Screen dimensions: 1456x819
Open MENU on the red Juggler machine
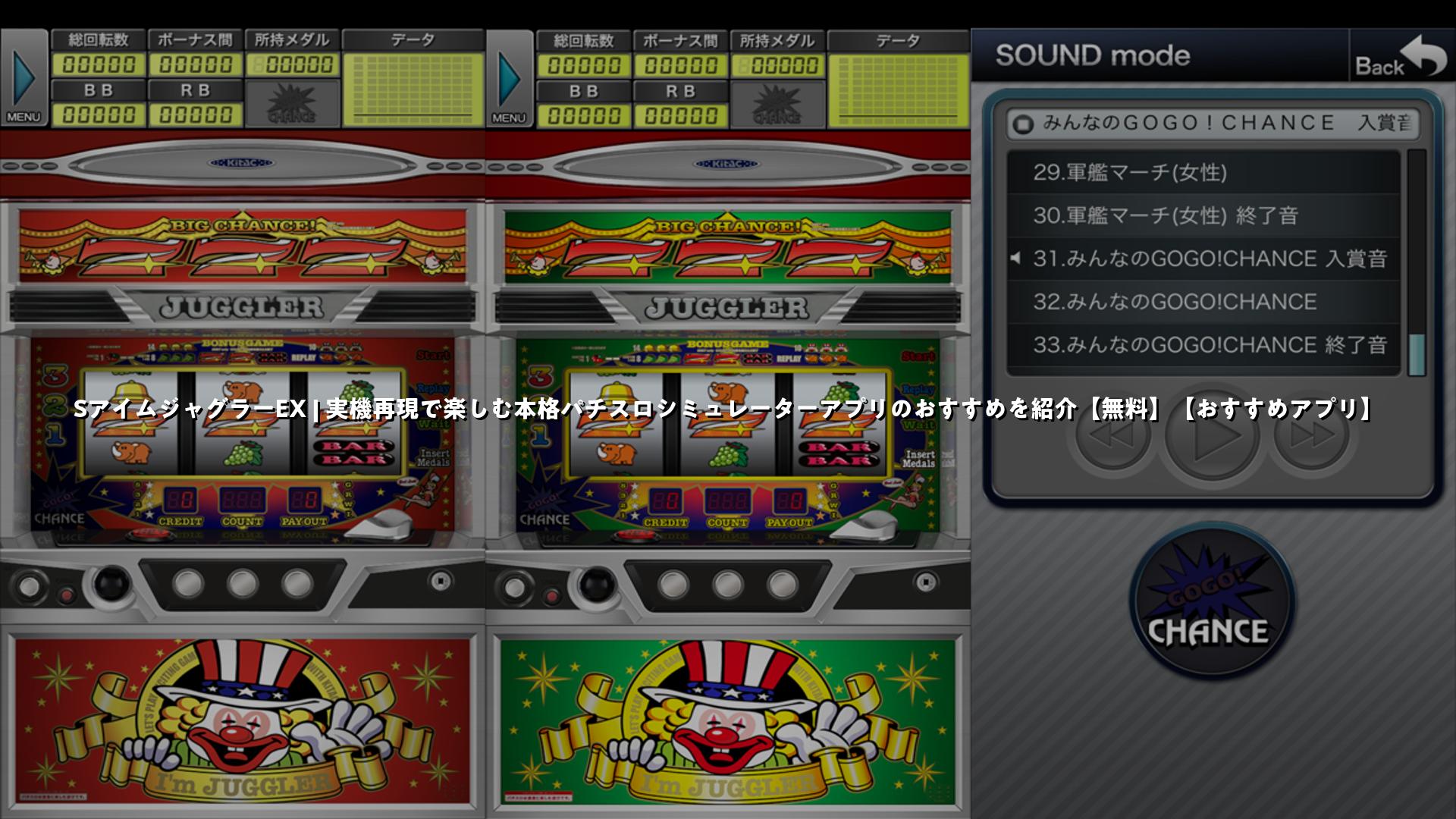pos(24,78)
